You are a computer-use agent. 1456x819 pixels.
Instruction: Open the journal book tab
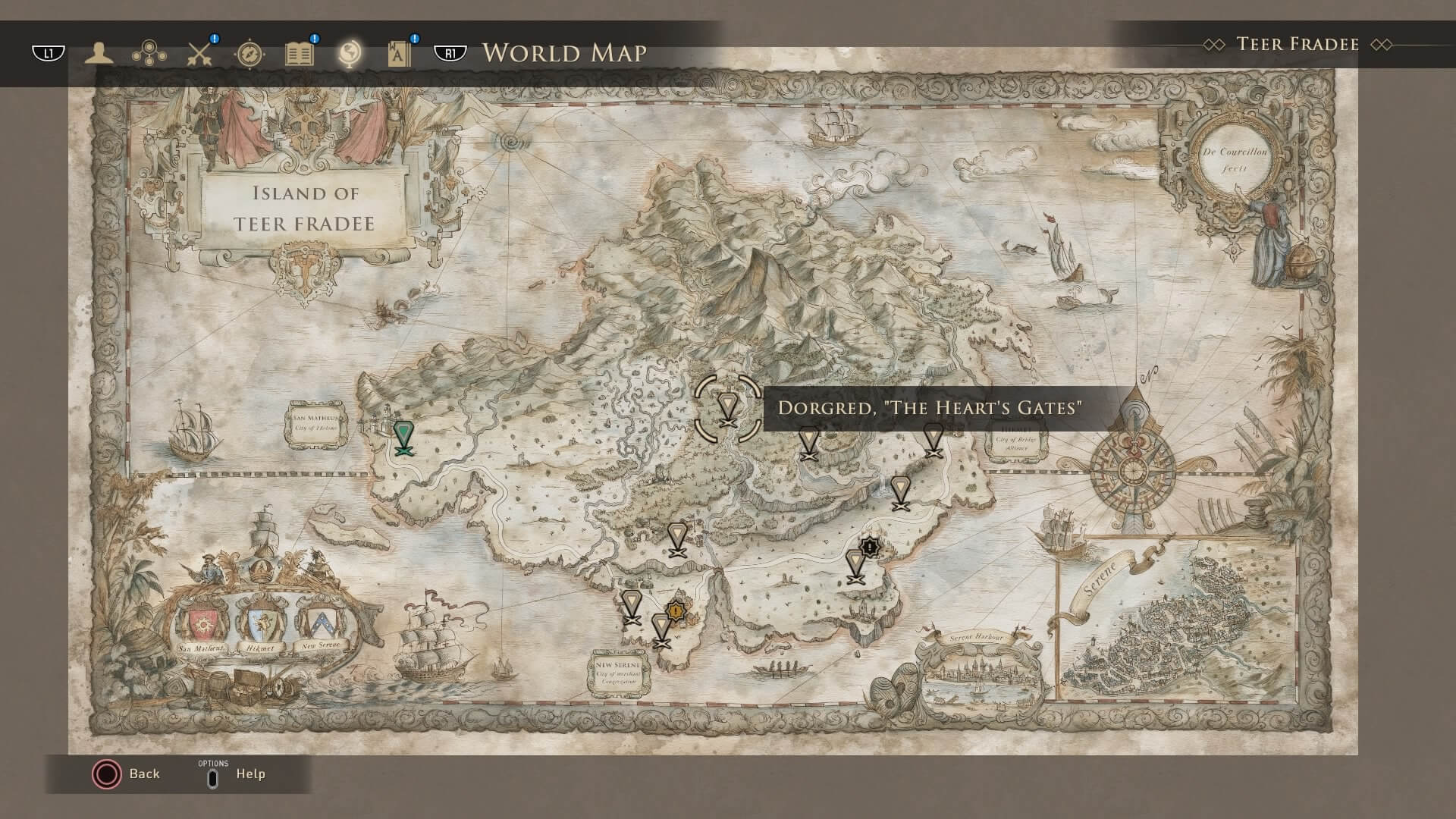(300, 54)
